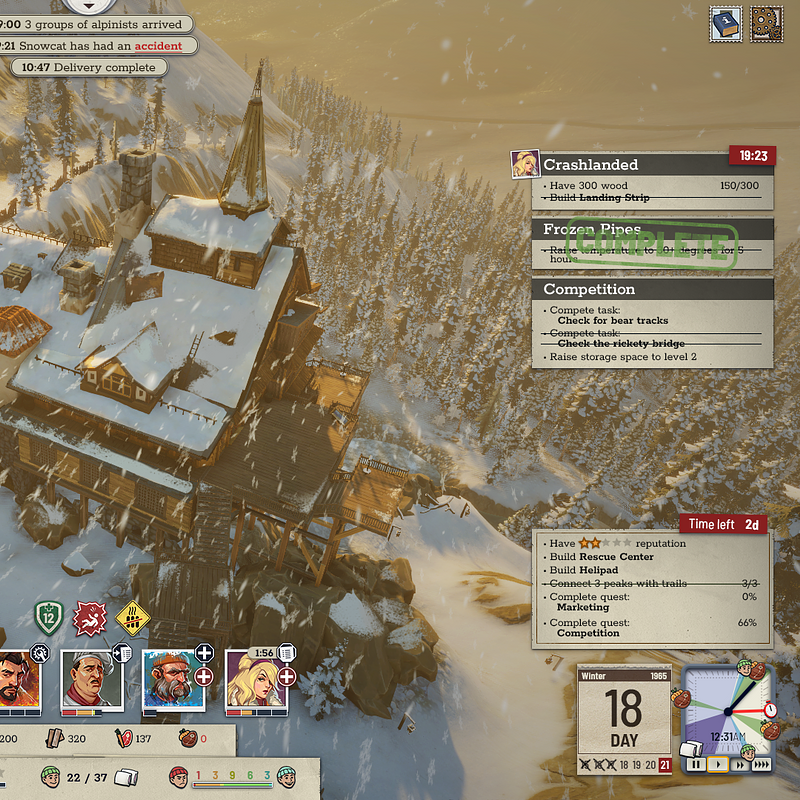This screenshot has width=800, height=800.
Task: Open the blue info book stamp
Action: (725, 25)
